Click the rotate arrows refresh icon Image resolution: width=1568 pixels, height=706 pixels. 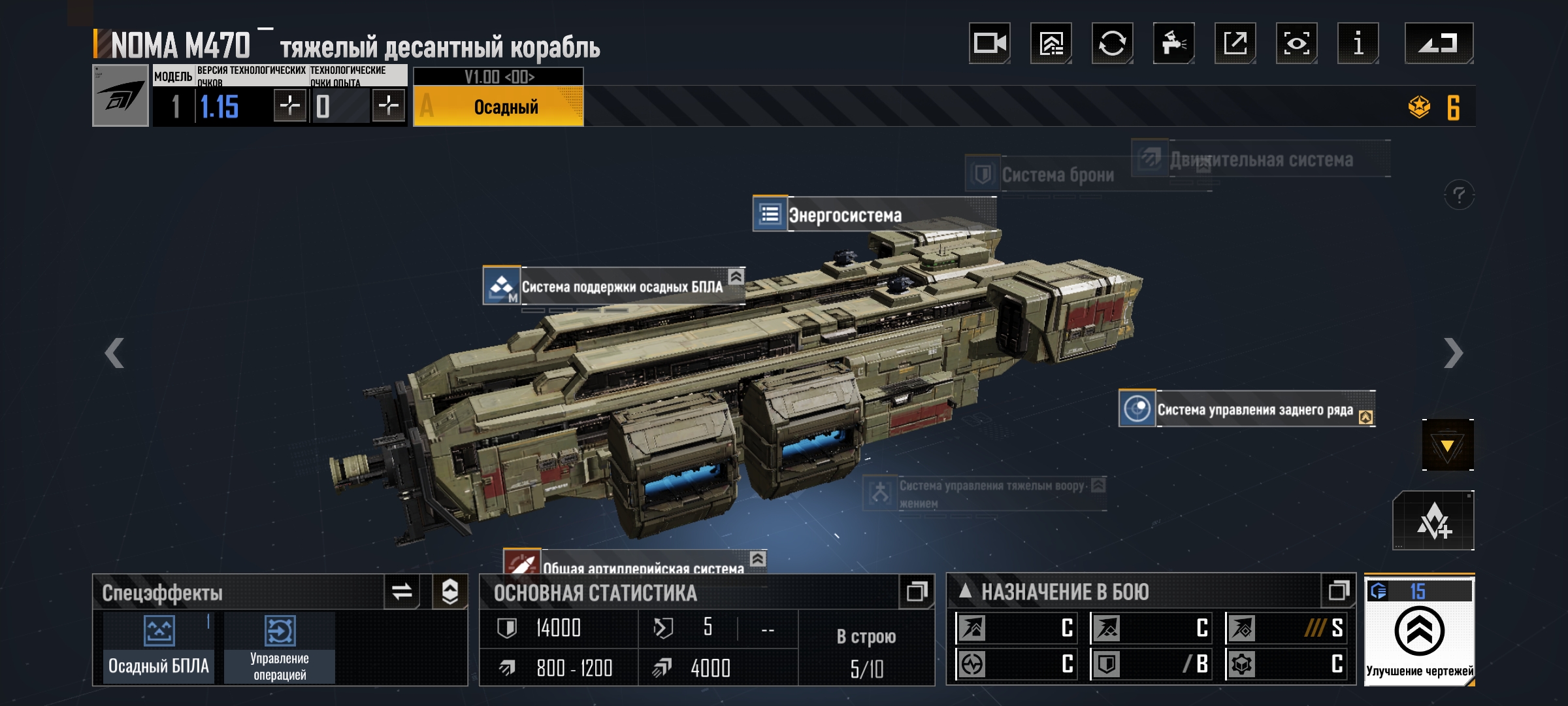coord(1112,43)
